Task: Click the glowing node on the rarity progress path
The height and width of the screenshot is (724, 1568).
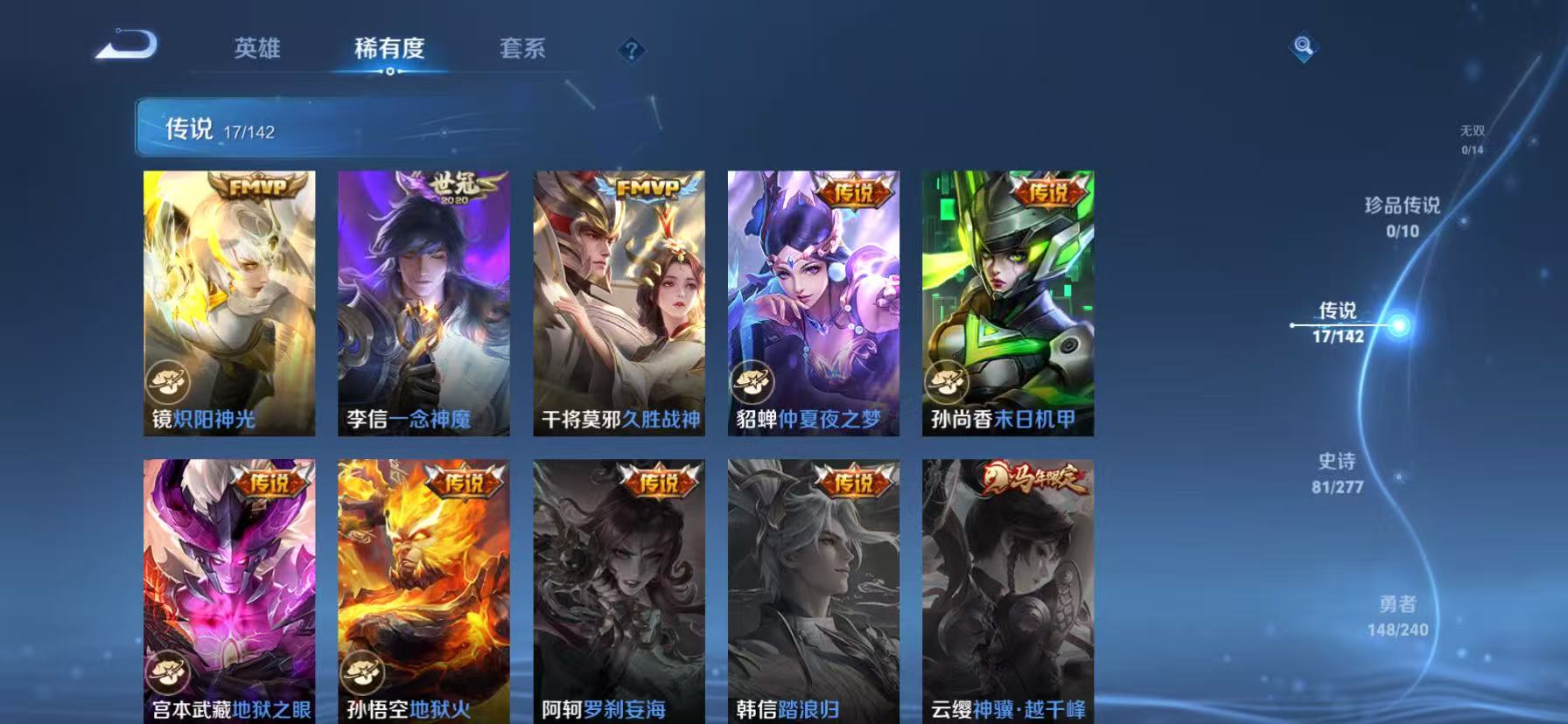Action: [1401, 324]
